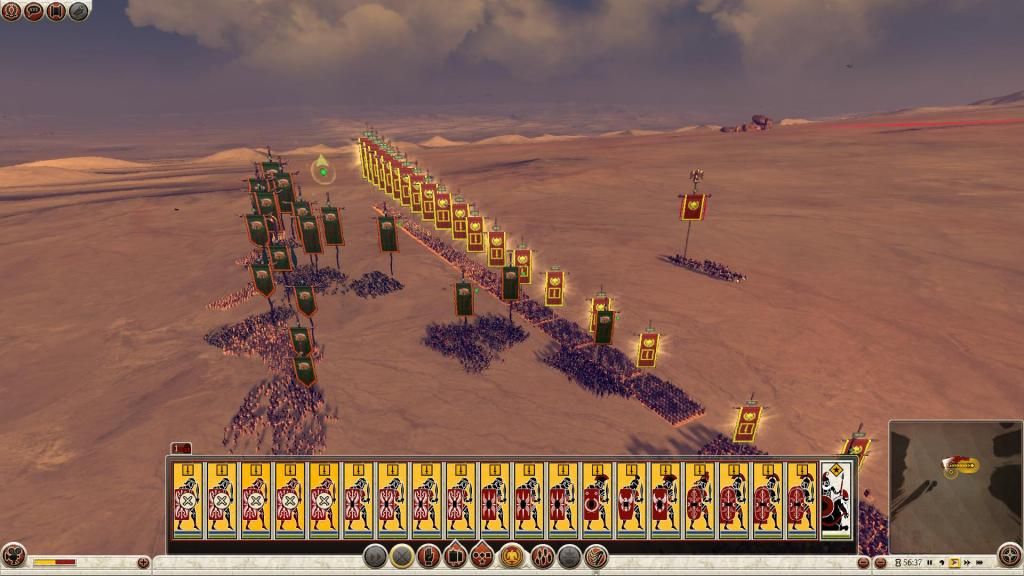This screenshot has height=576, width=1024.
Task: Select the first unit card in the army panel
Action: coord(188,500)
